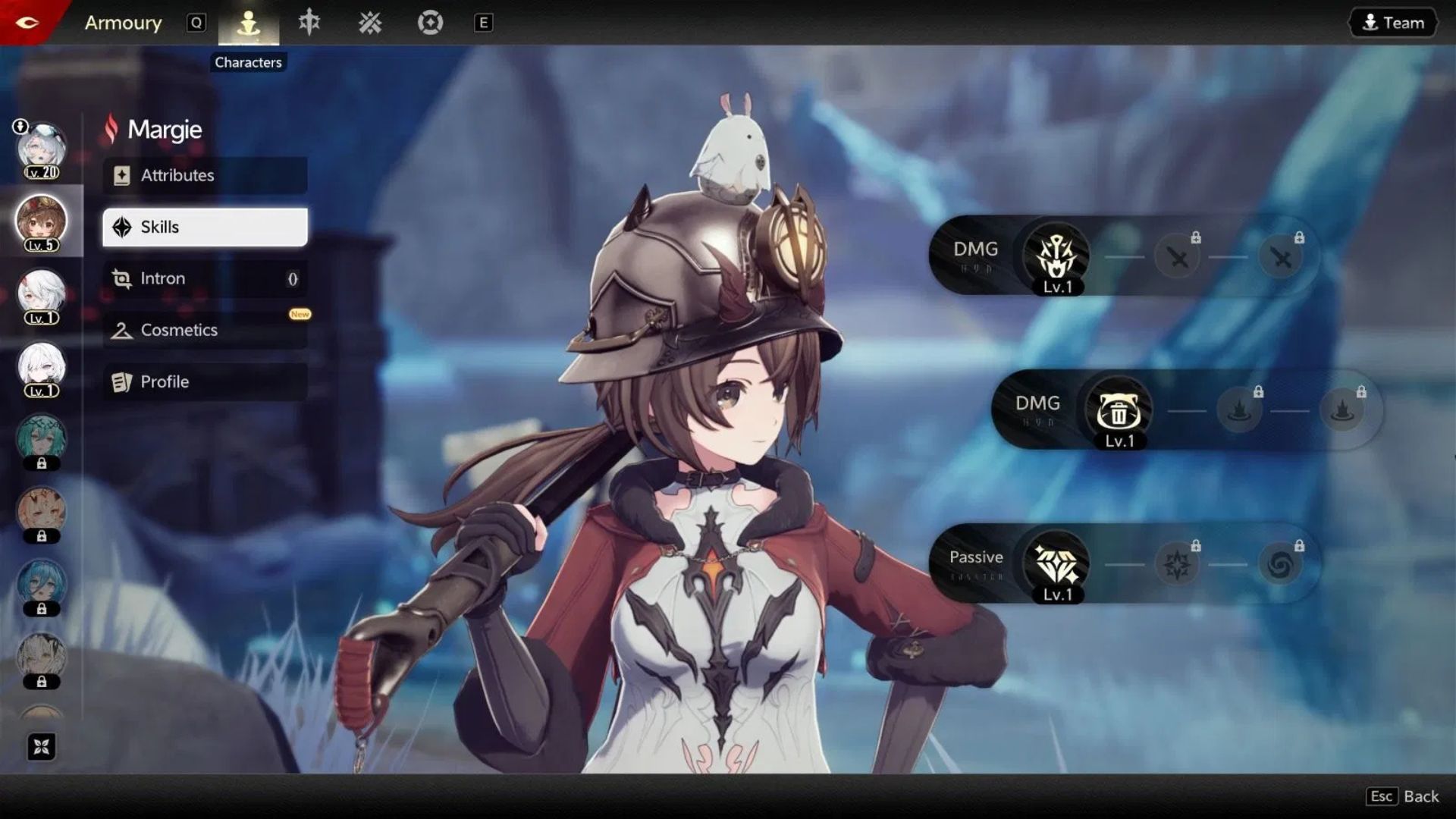
Task: Select the Skills menu entry
Action: click(205, 227)
